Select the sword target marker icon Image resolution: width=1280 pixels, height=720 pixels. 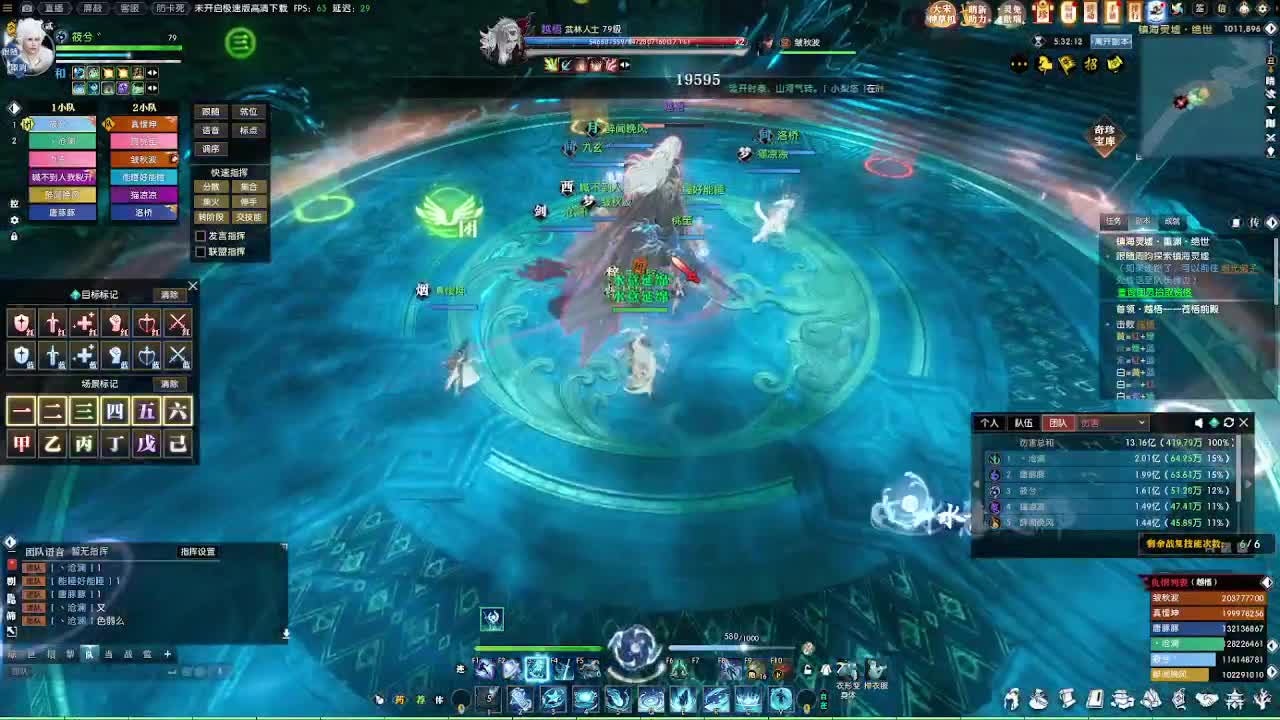(52, 323)
